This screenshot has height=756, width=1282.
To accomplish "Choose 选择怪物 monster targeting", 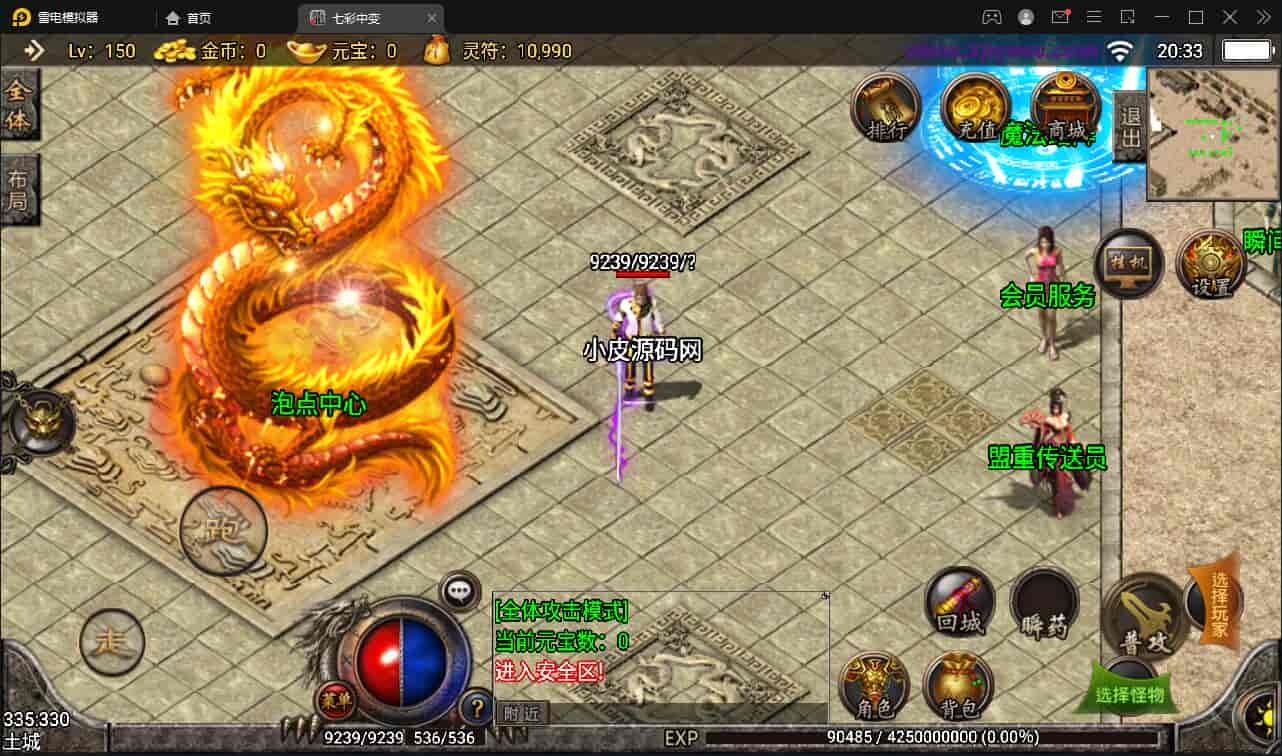I will 1130,693.
